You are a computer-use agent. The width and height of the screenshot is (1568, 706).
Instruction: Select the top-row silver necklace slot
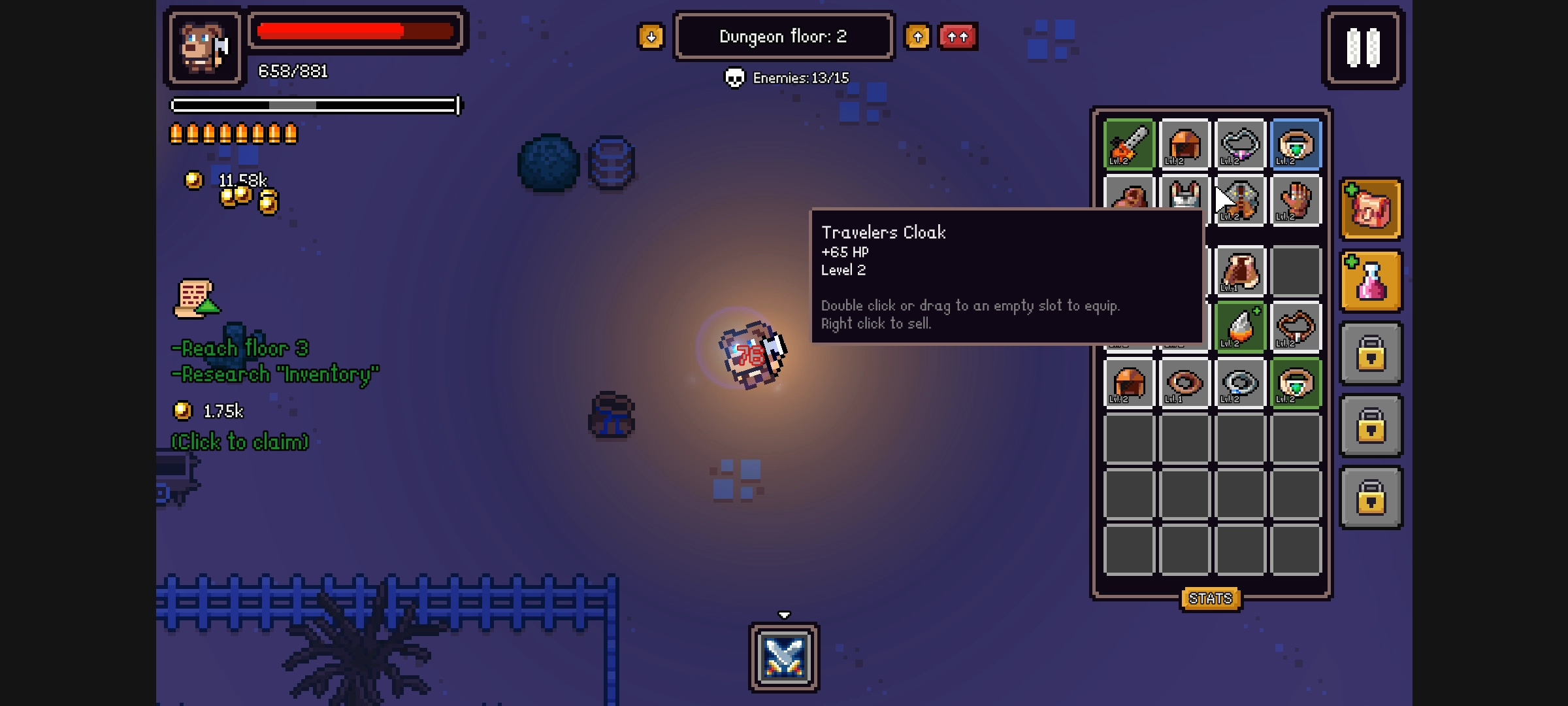(x=1240, y=144)
